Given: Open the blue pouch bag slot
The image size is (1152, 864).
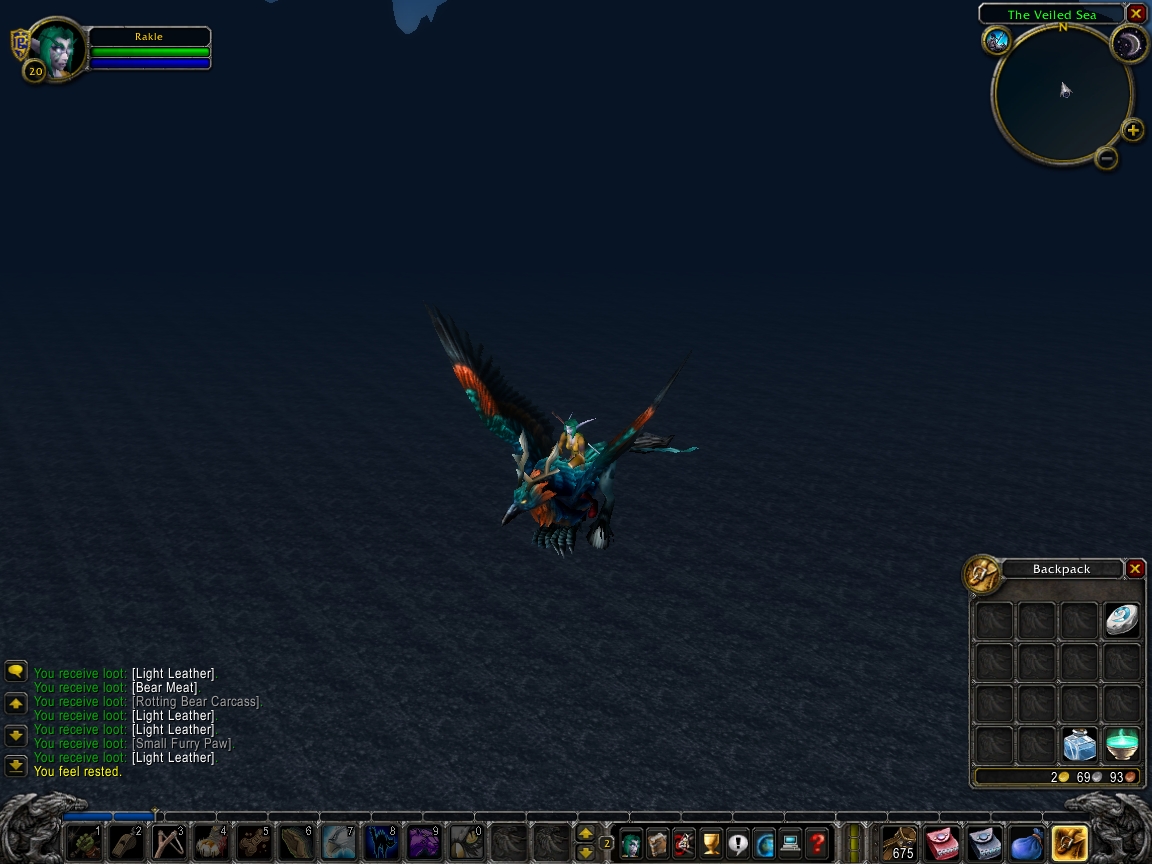Looking at the screenshot, I should pyautogui.click(x=1026, y=843).
